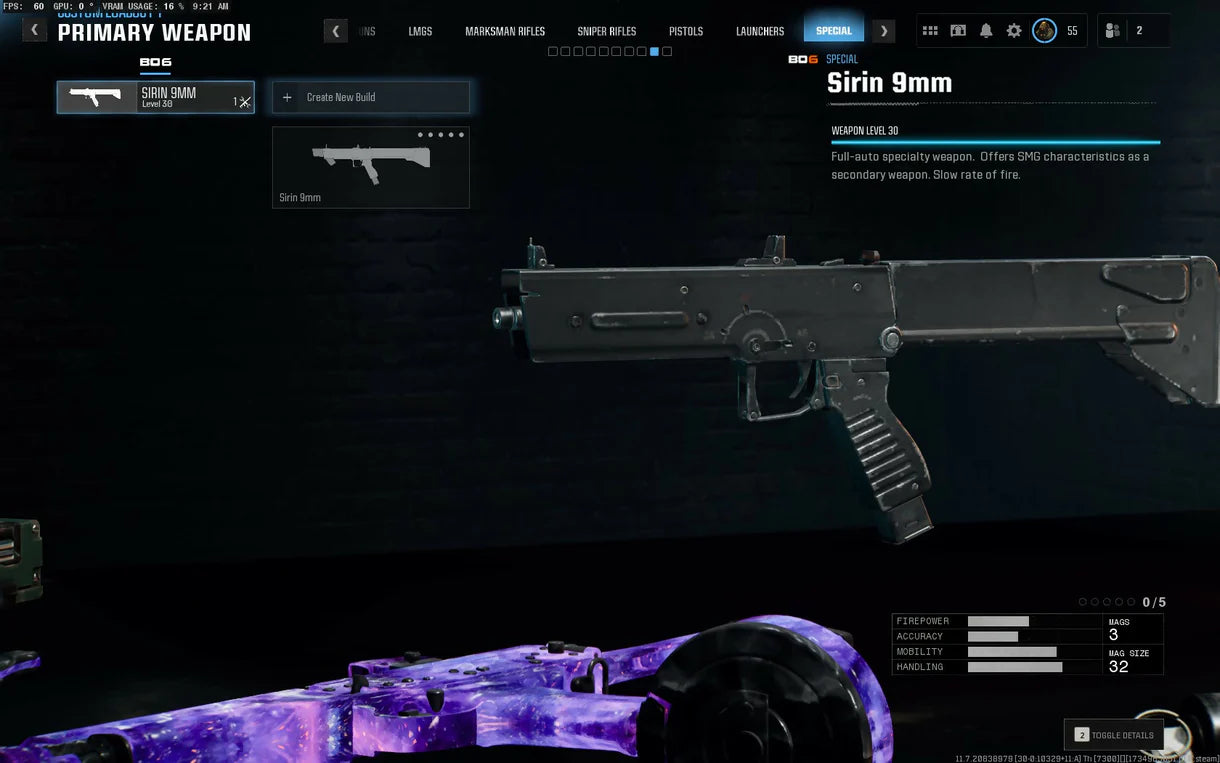
Task: Choose the Sirin 9mm weapon tile
Action: [x=370, y=167]
